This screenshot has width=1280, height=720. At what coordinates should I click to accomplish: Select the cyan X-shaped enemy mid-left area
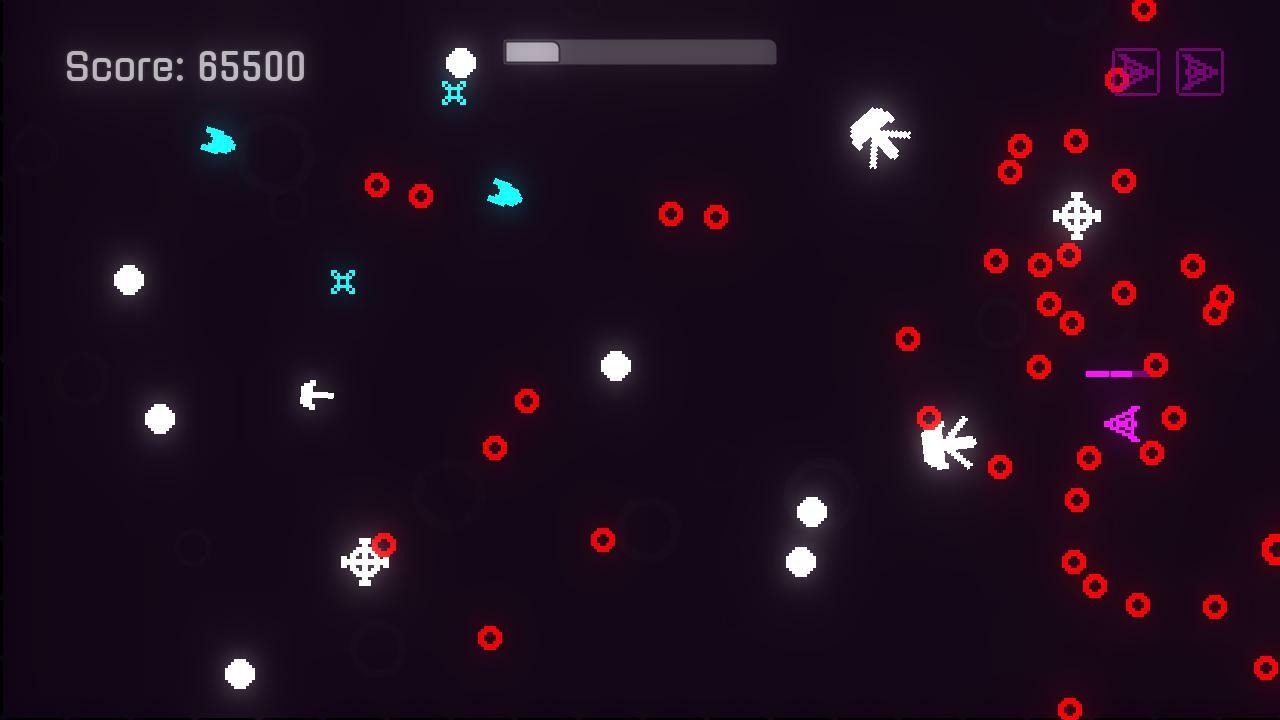341,282
